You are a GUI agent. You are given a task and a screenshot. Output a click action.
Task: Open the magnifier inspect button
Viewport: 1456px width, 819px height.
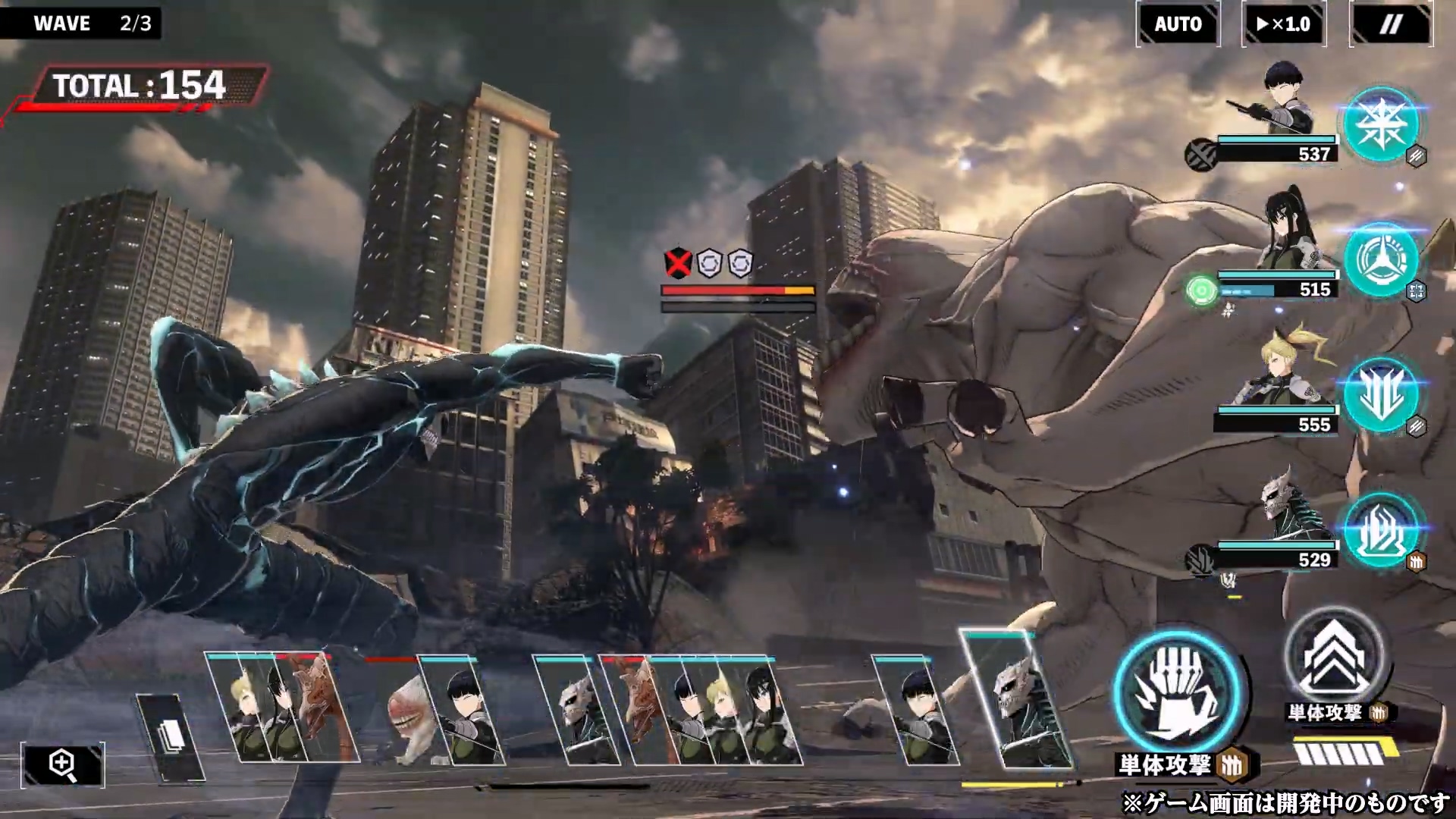point(62,764)
